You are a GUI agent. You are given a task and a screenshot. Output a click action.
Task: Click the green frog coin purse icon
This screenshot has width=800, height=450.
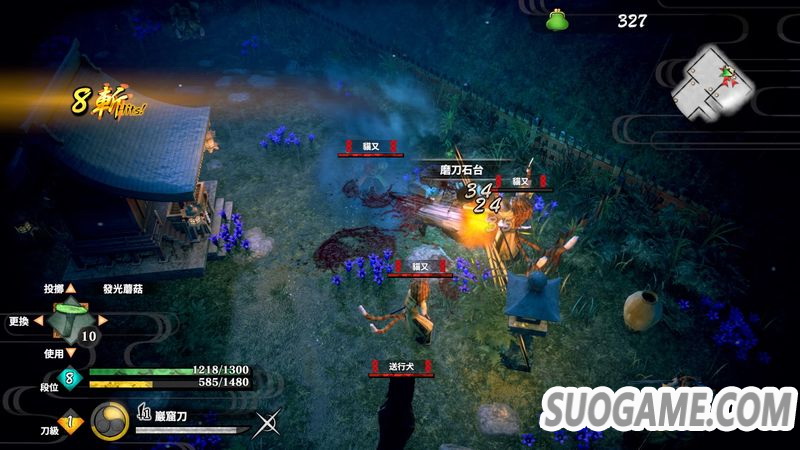click(x=557, y=20)
